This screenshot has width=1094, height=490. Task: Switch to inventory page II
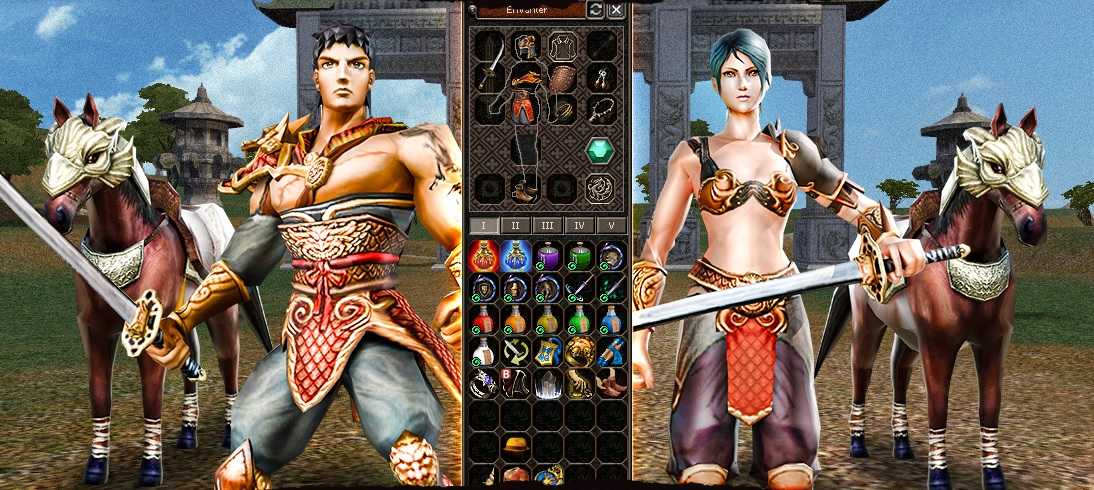tap(516, 225)
